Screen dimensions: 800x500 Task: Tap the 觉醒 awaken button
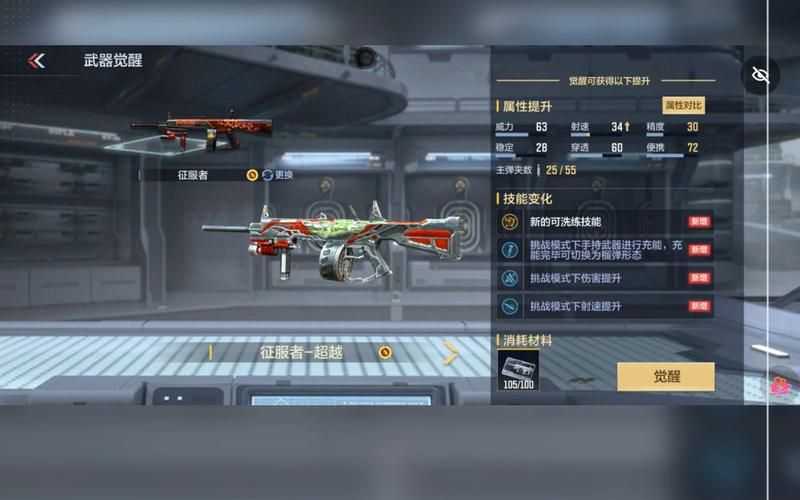click(x=665, y=376)
